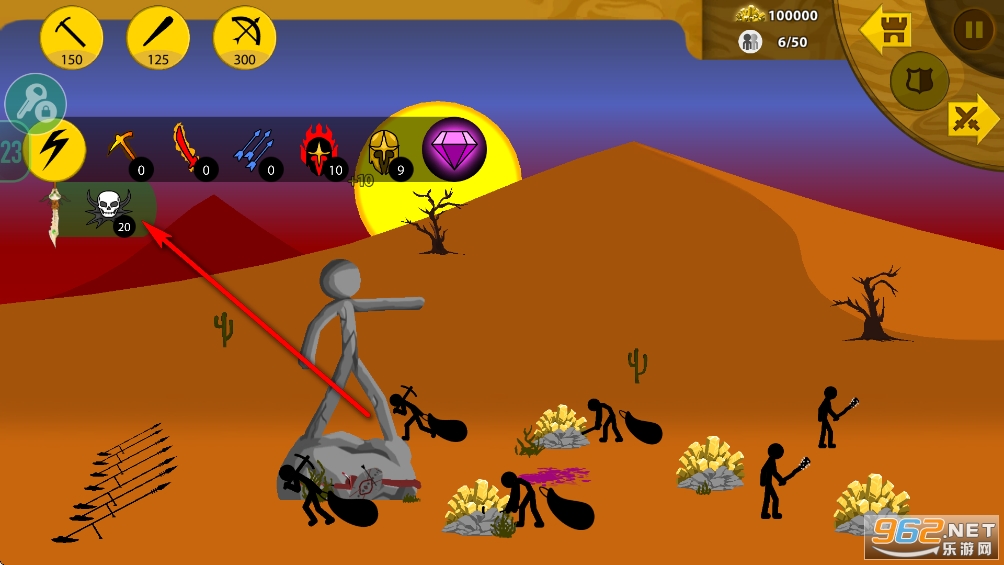Click the key lock icon

click(x=35, y=102)
